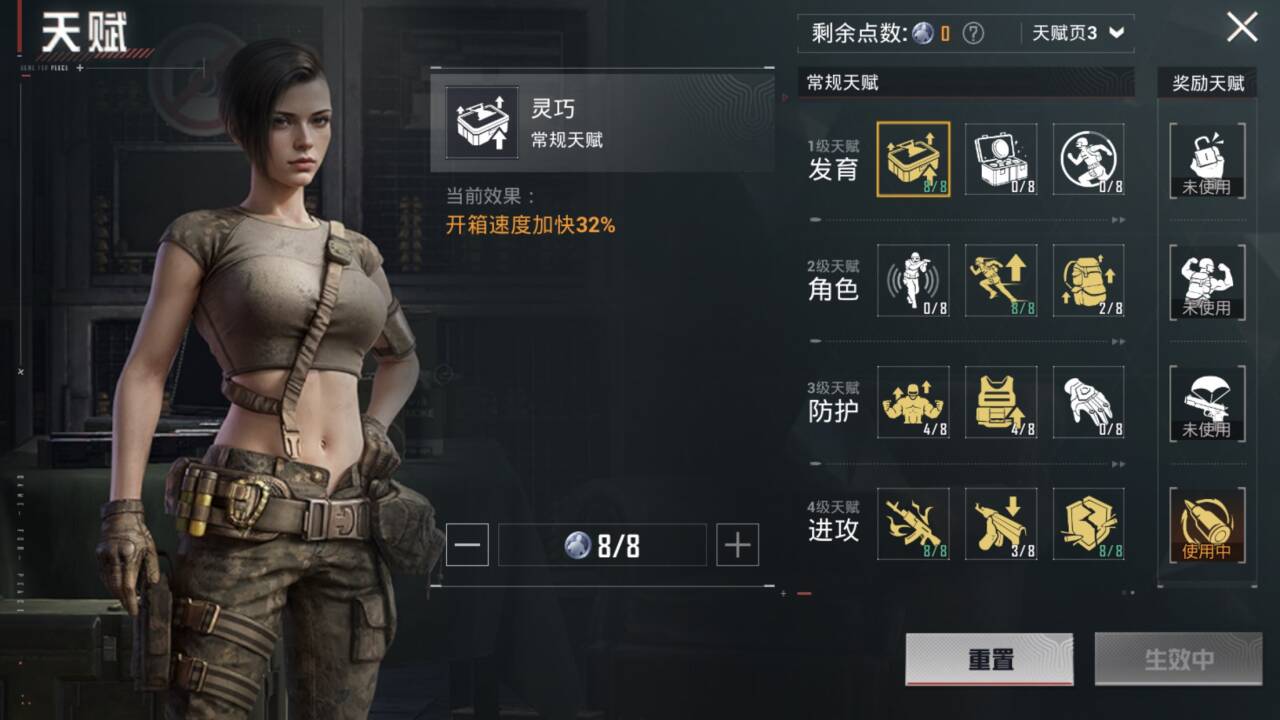Select the running talent icon in the 发育 row
The width and height of the screenshot is (1280, 720).
1089,160
